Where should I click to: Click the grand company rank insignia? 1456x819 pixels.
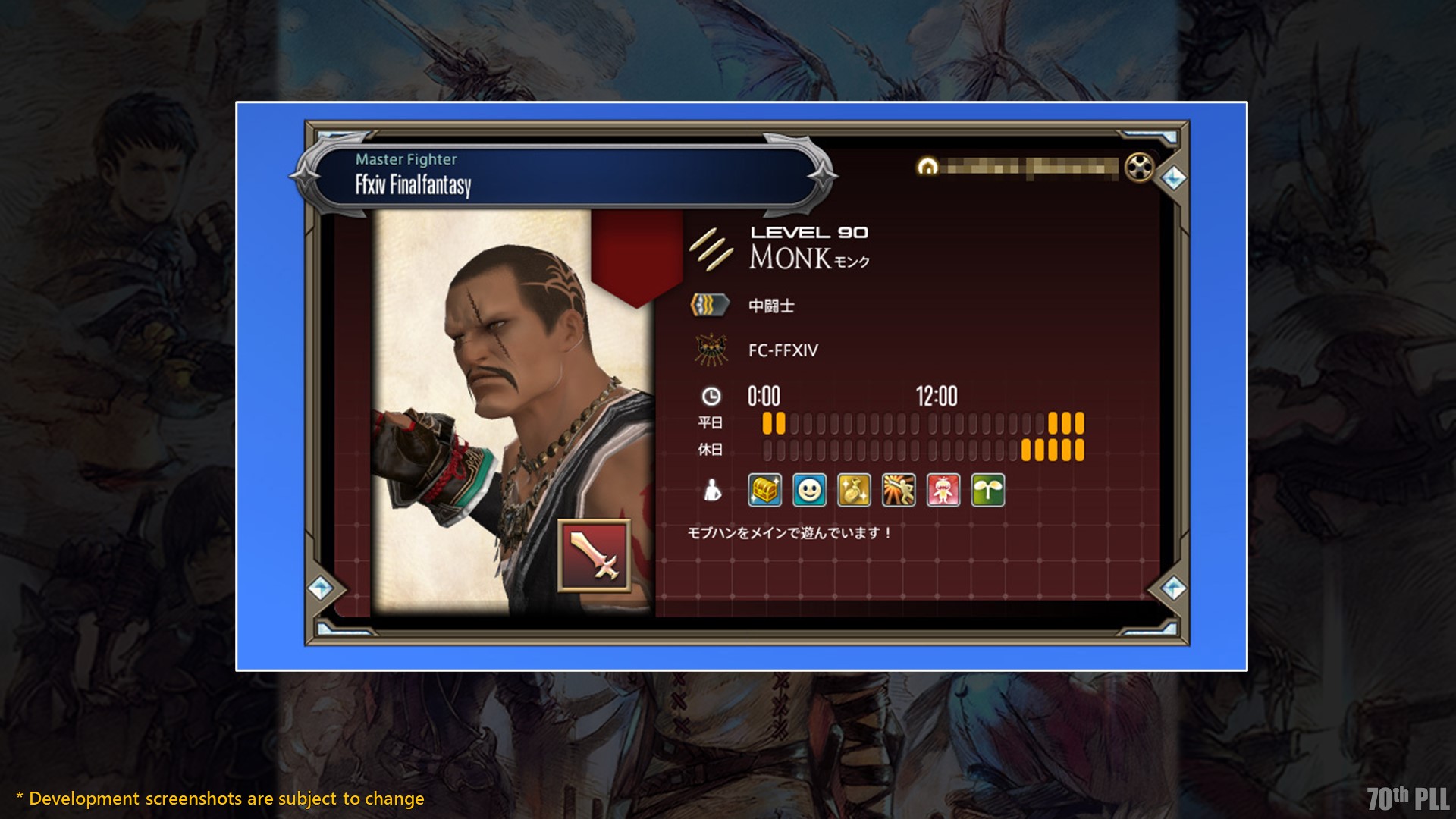709,305
